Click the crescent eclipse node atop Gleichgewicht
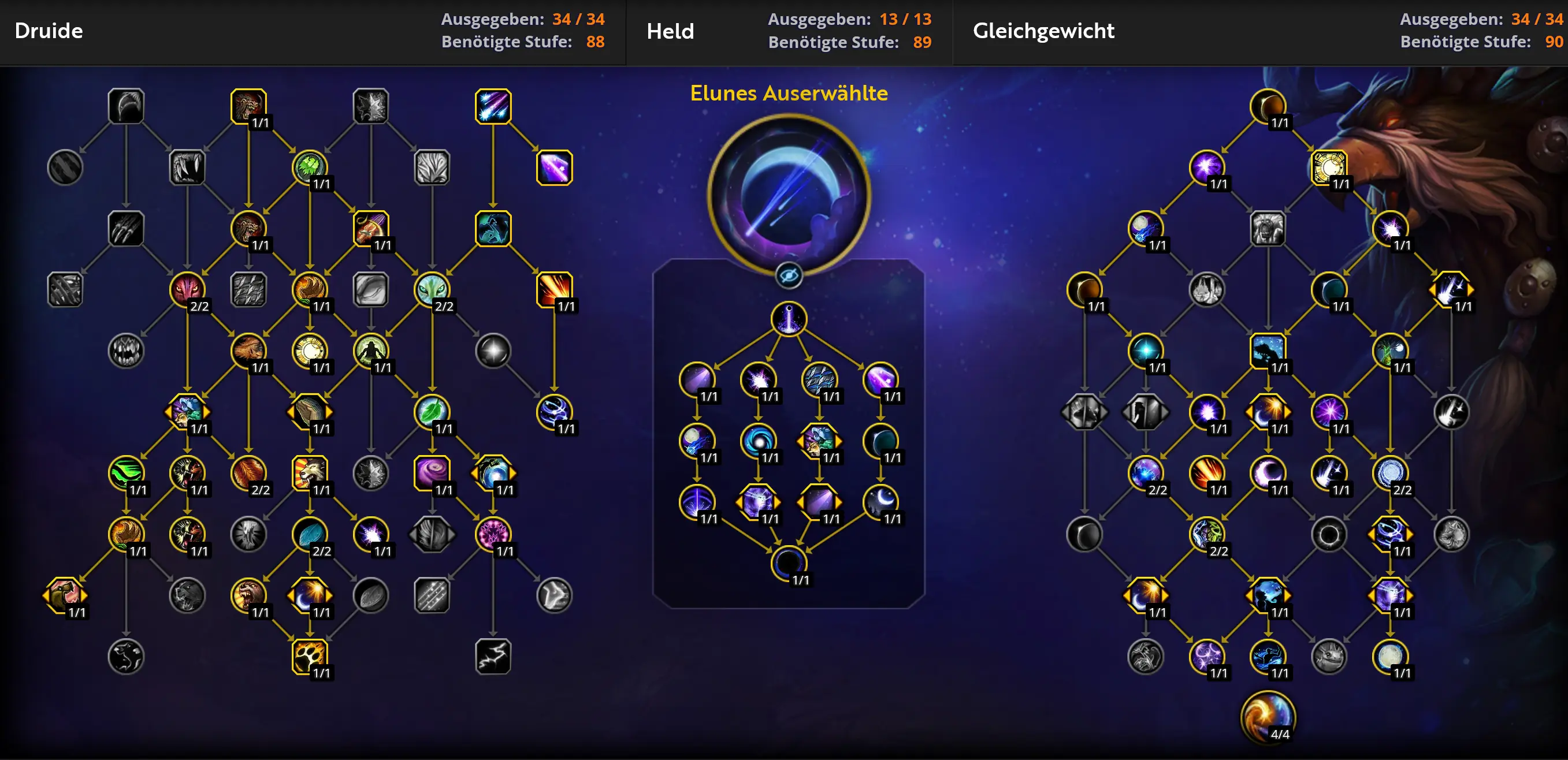 tap(1268, 106)
